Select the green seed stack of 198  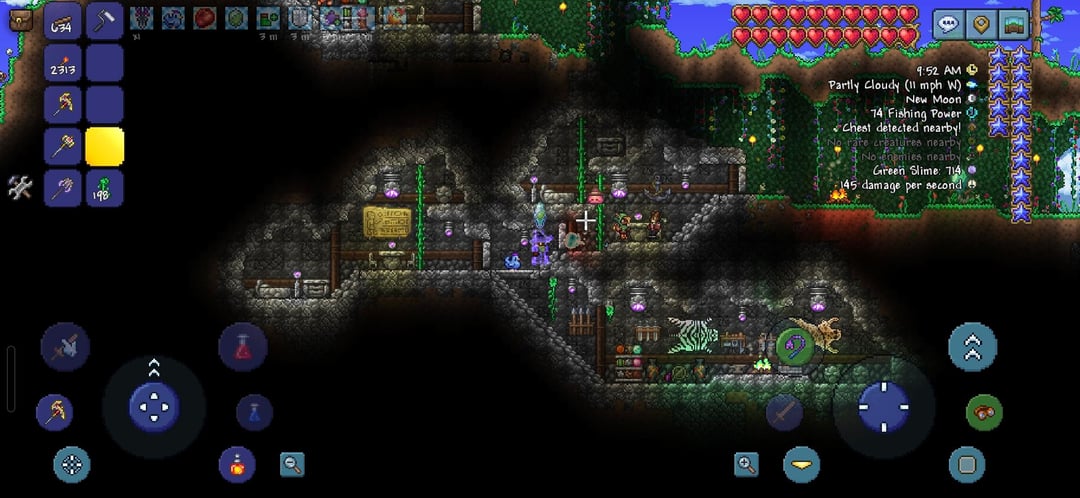pos(104,188)
